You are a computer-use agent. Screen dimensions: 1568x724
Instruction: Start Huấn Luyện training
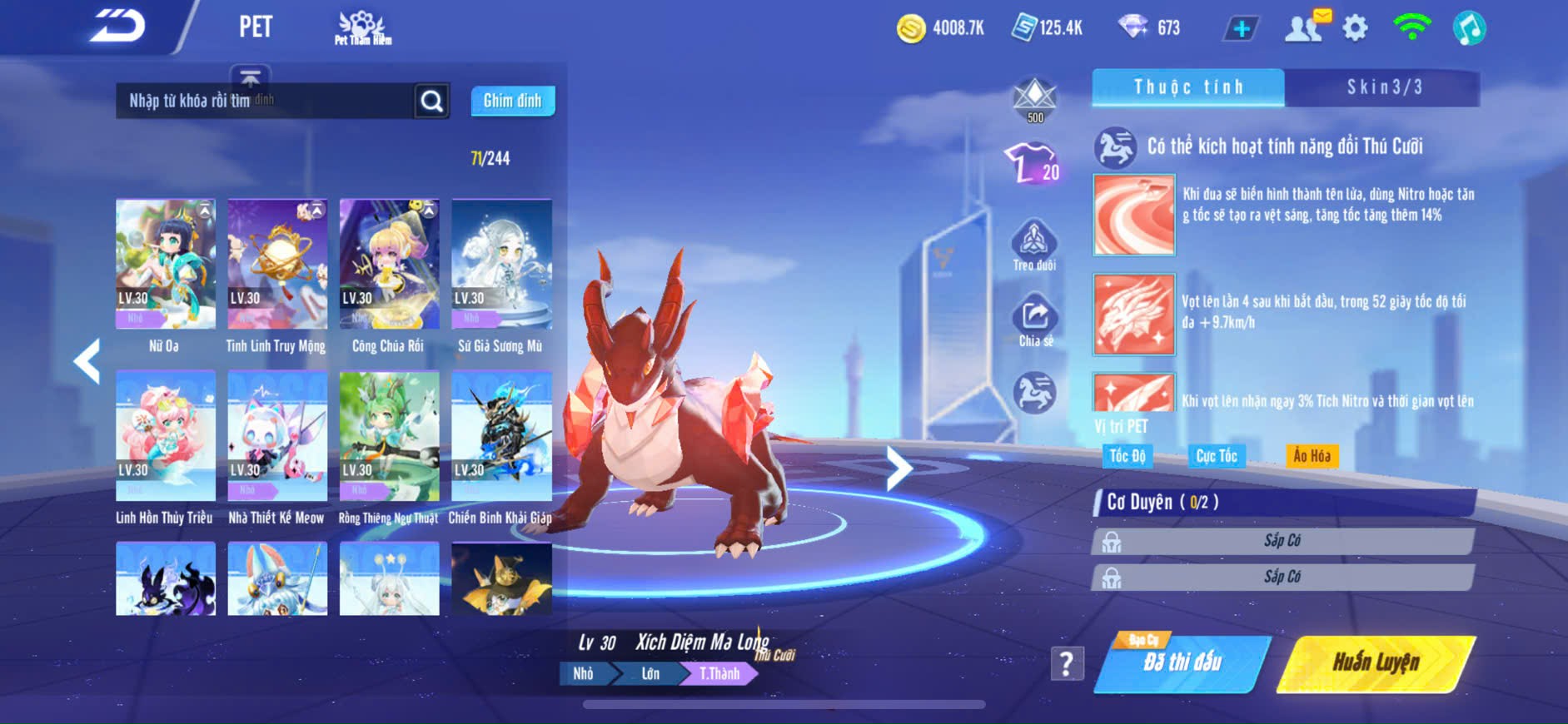pos(1376,662)
